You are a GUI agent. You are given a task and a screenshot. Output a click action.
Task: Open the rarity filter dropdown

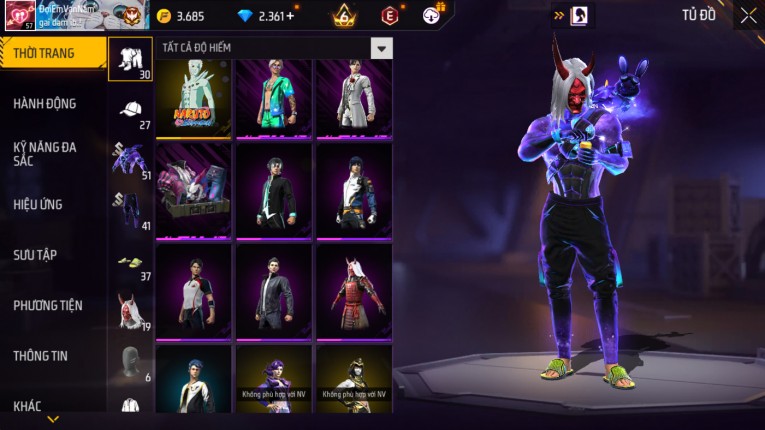[381, 48]
